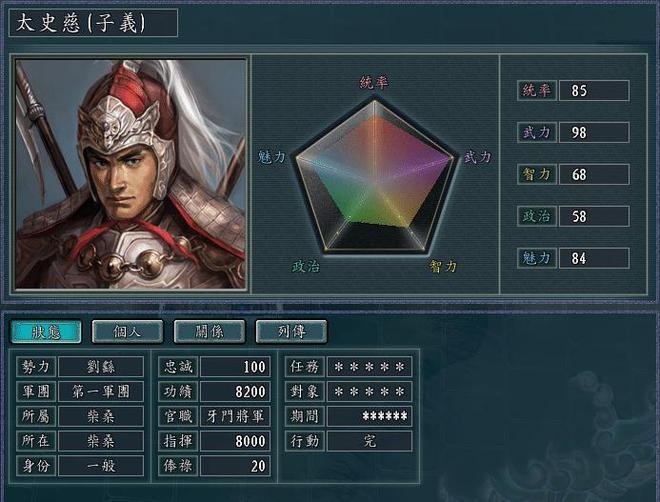
Task: Select the 列傳 biography tab
Action: 292,332
